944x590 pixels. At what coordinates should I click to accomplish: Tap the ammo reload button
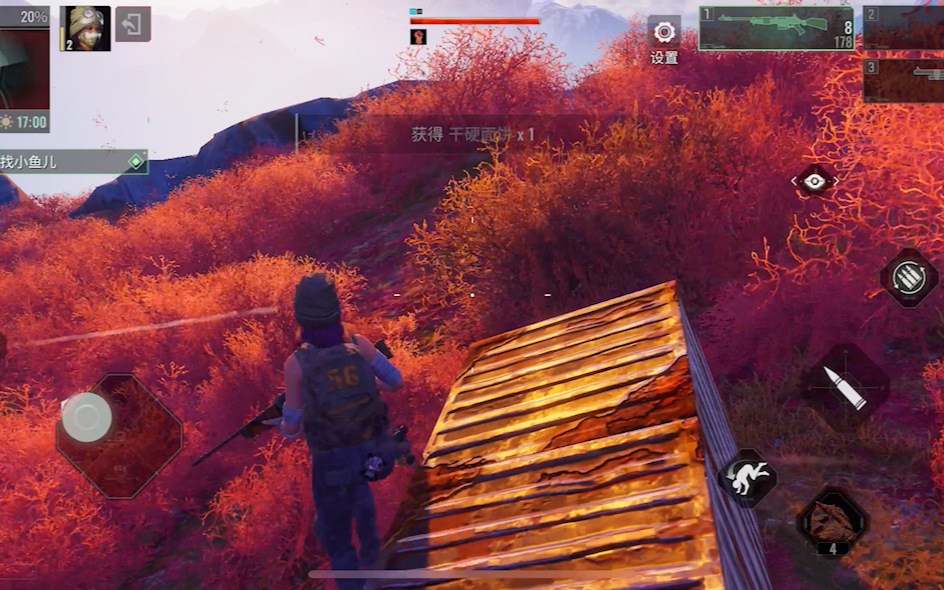[908, 278]
